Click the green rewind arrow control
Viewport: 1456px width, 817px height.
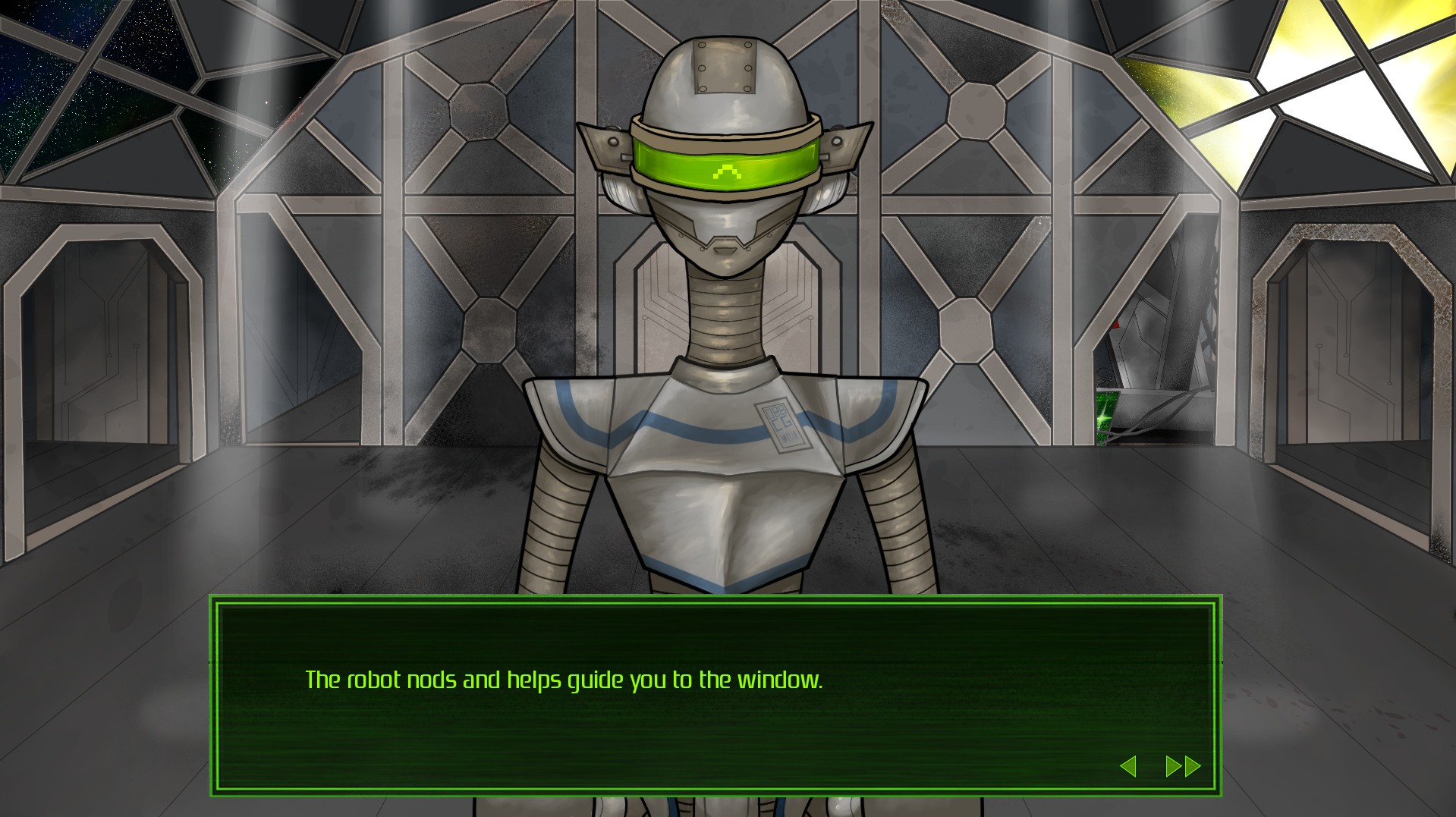[1130, 766]
